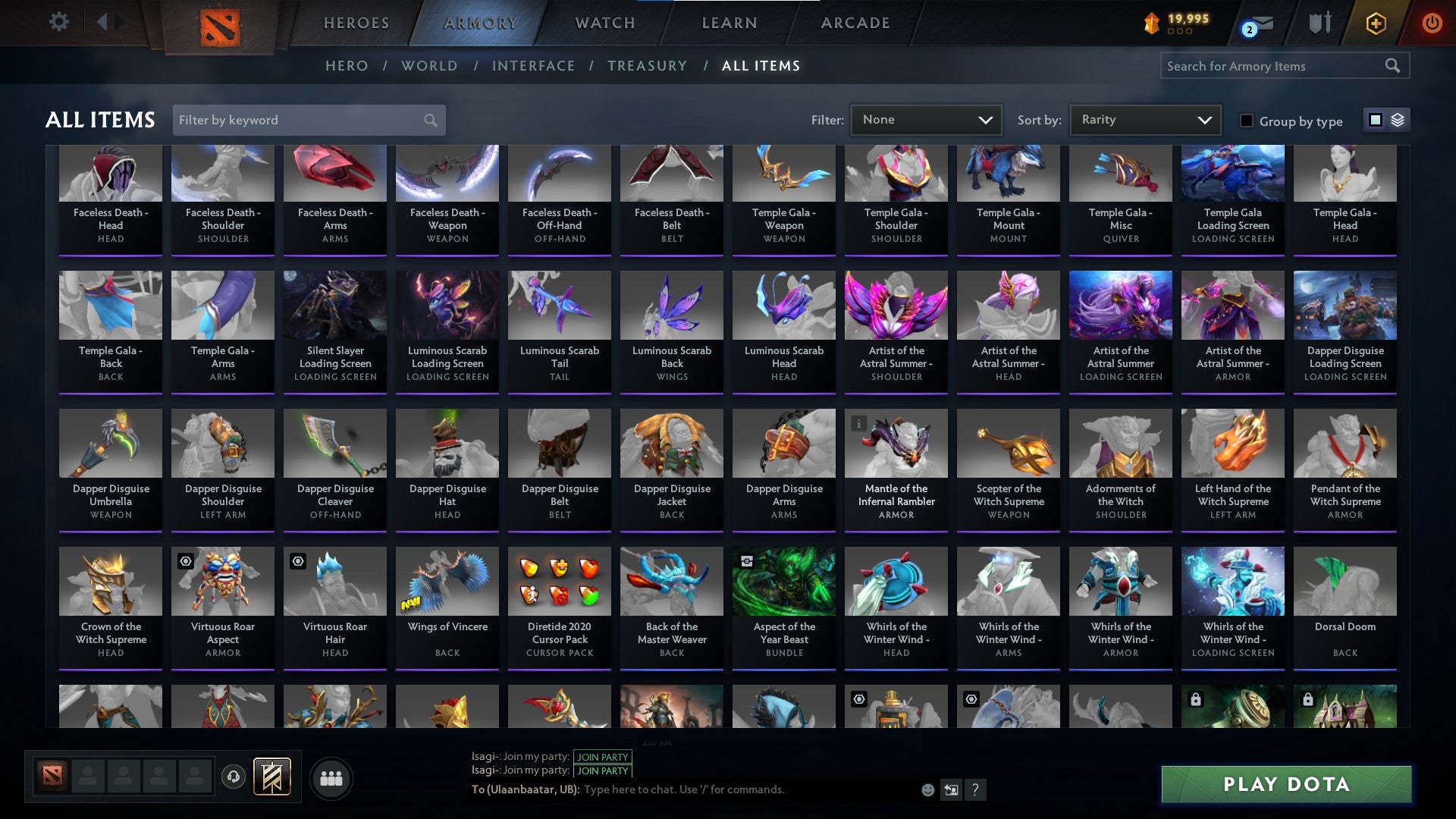Open the Sort by Rarity dropdown
The height and width of the screenshot is (819, 1456).
(x=1144, y=119)
